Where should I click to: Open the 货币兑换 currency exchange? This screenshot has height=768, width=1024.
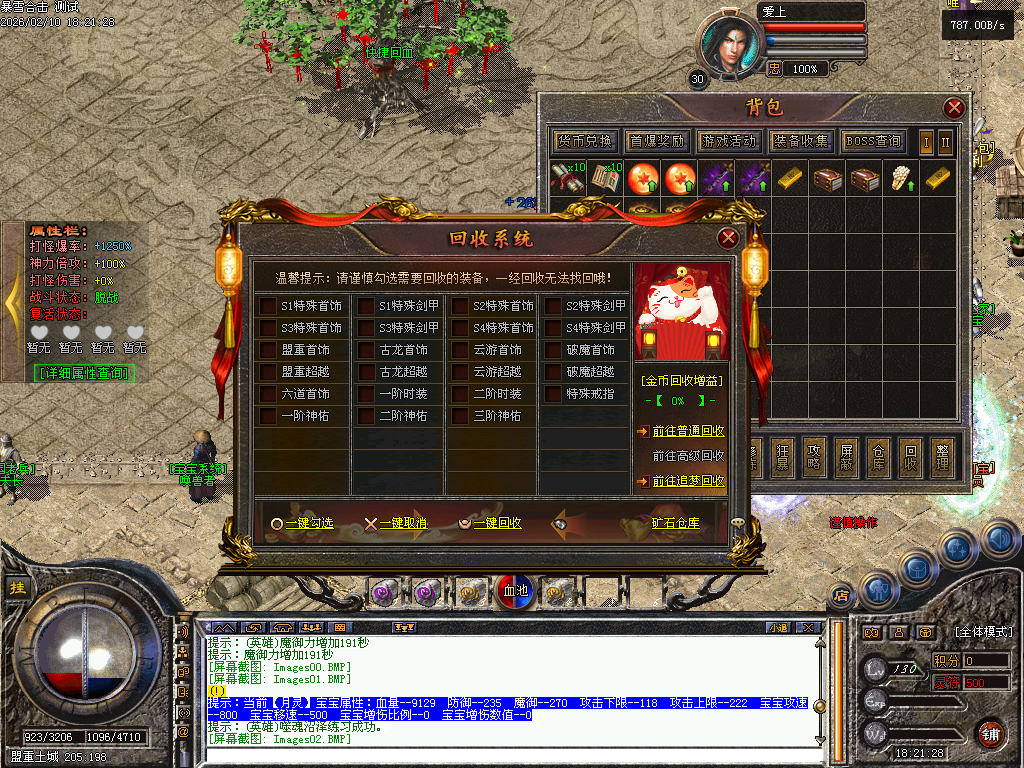tap(585, 141)
